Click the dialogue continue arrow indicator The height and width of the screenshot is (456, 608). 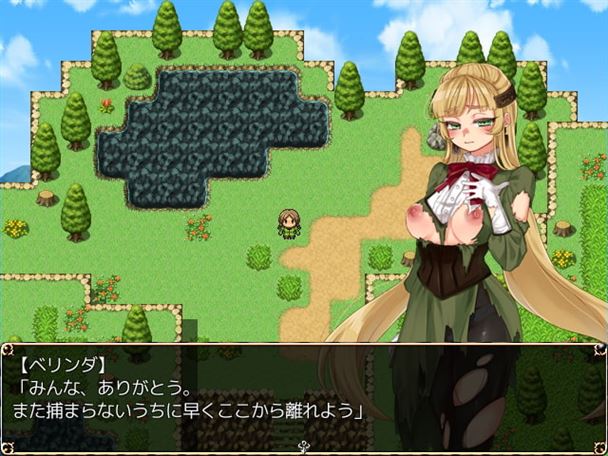pyautogui.click(x=303, y=447)
